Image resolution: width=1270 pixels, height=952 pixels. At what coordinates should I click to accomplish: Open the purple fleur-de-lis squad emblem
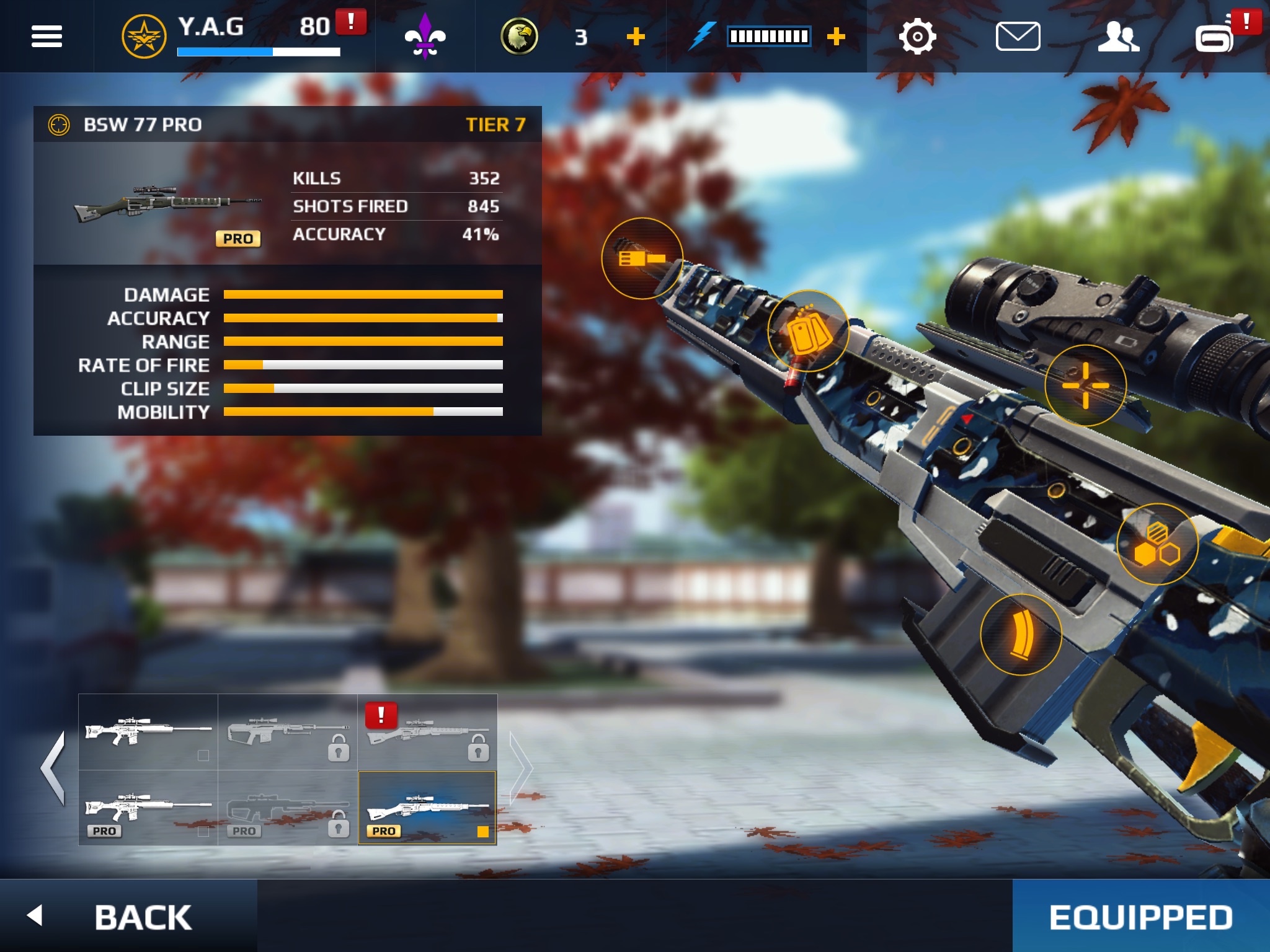point(425,37)
